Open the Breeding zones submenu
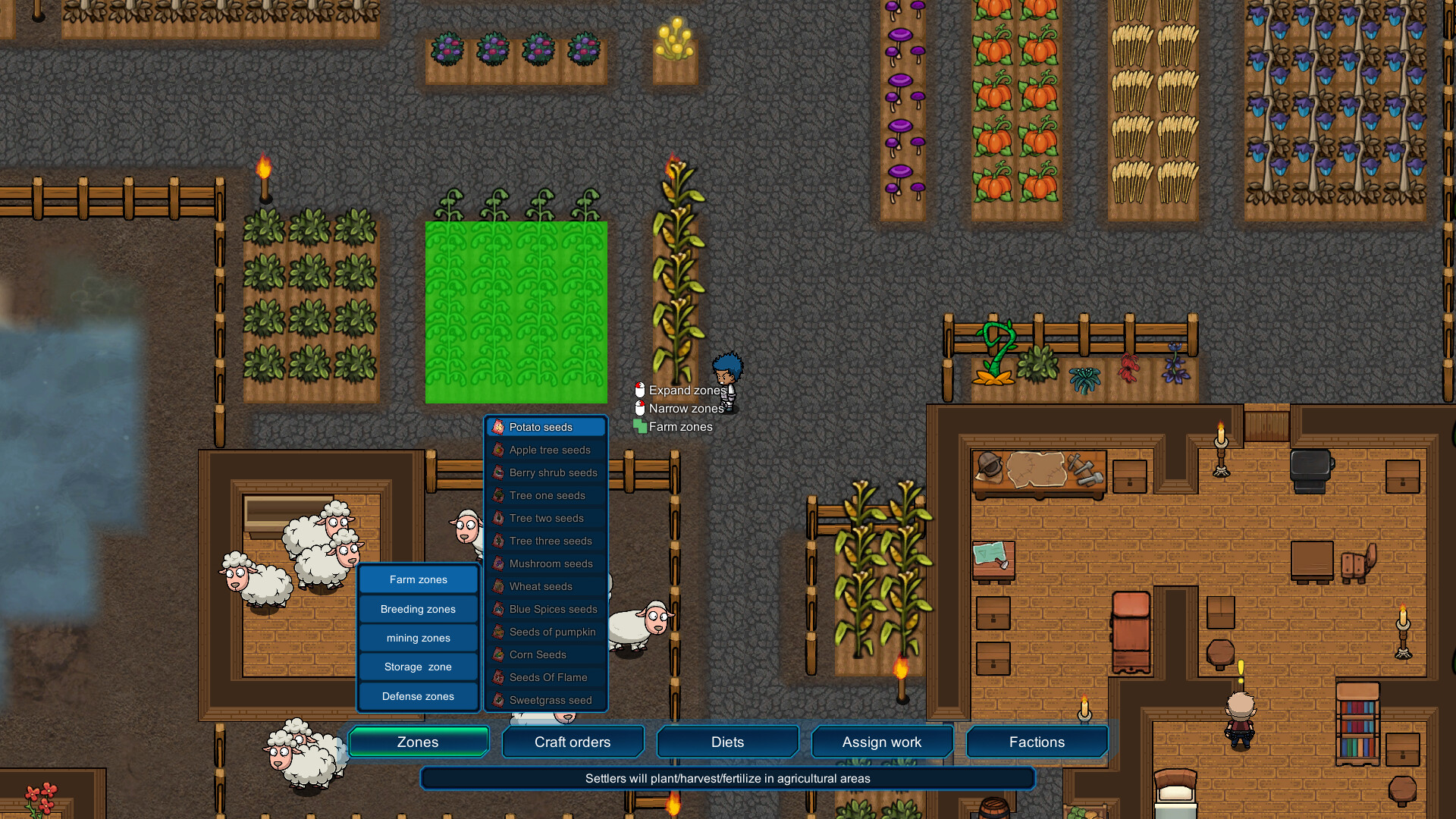1456x819 pixels. pyautogui.click(x=418, y=608)
